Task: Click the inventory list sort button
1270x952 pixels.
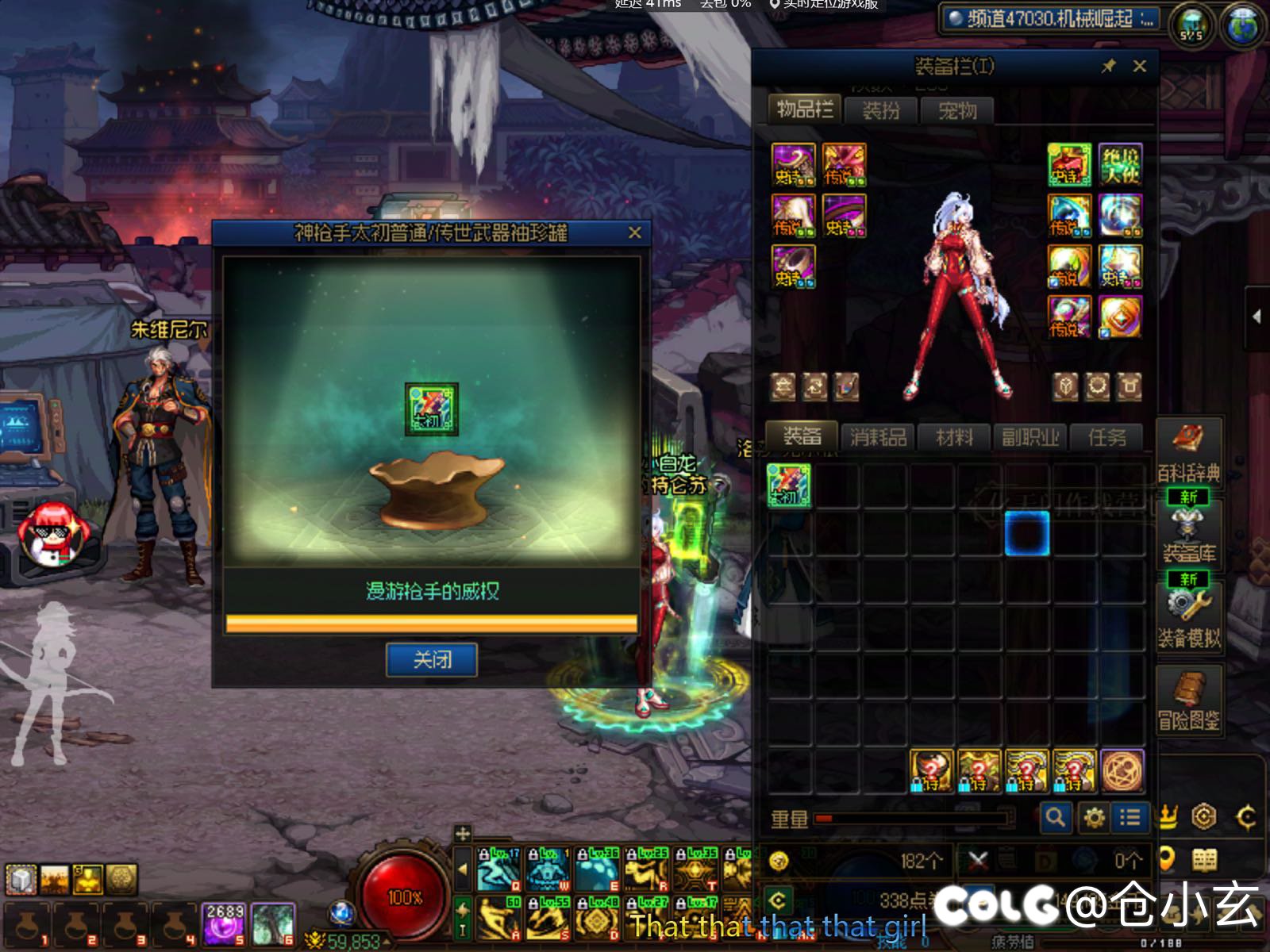Action: tap(1130, 817)
